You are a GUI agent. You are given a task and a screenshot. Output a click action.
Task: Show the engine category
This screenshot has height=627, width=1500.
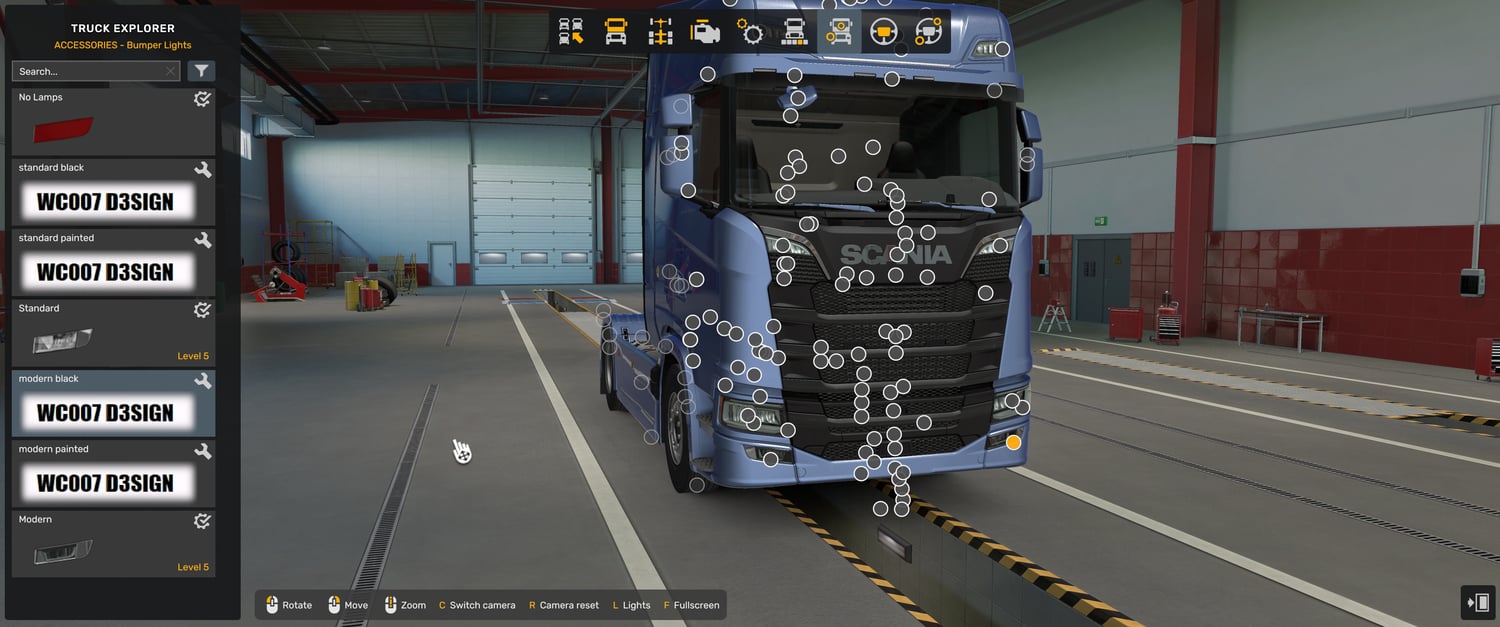click(705, 32)
